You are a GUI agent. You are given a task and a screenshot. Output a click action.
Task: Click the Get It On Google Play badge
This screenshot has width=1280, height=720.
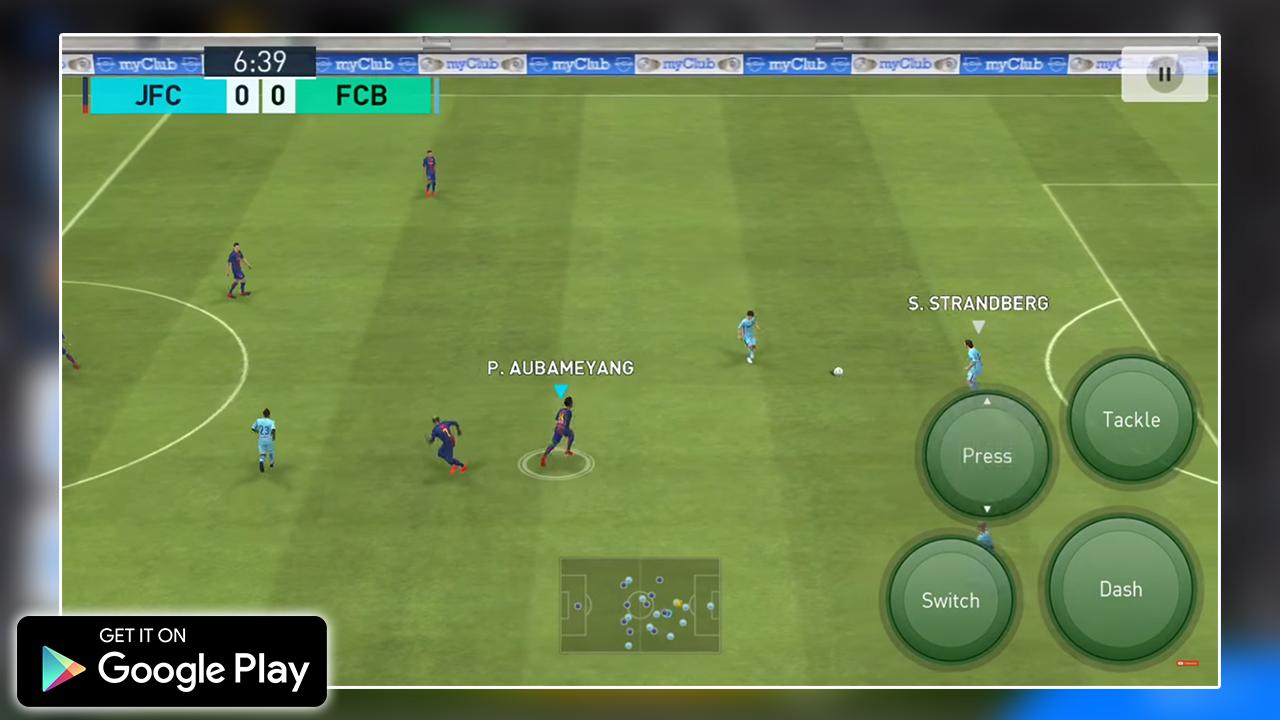[x=172, y=661]
